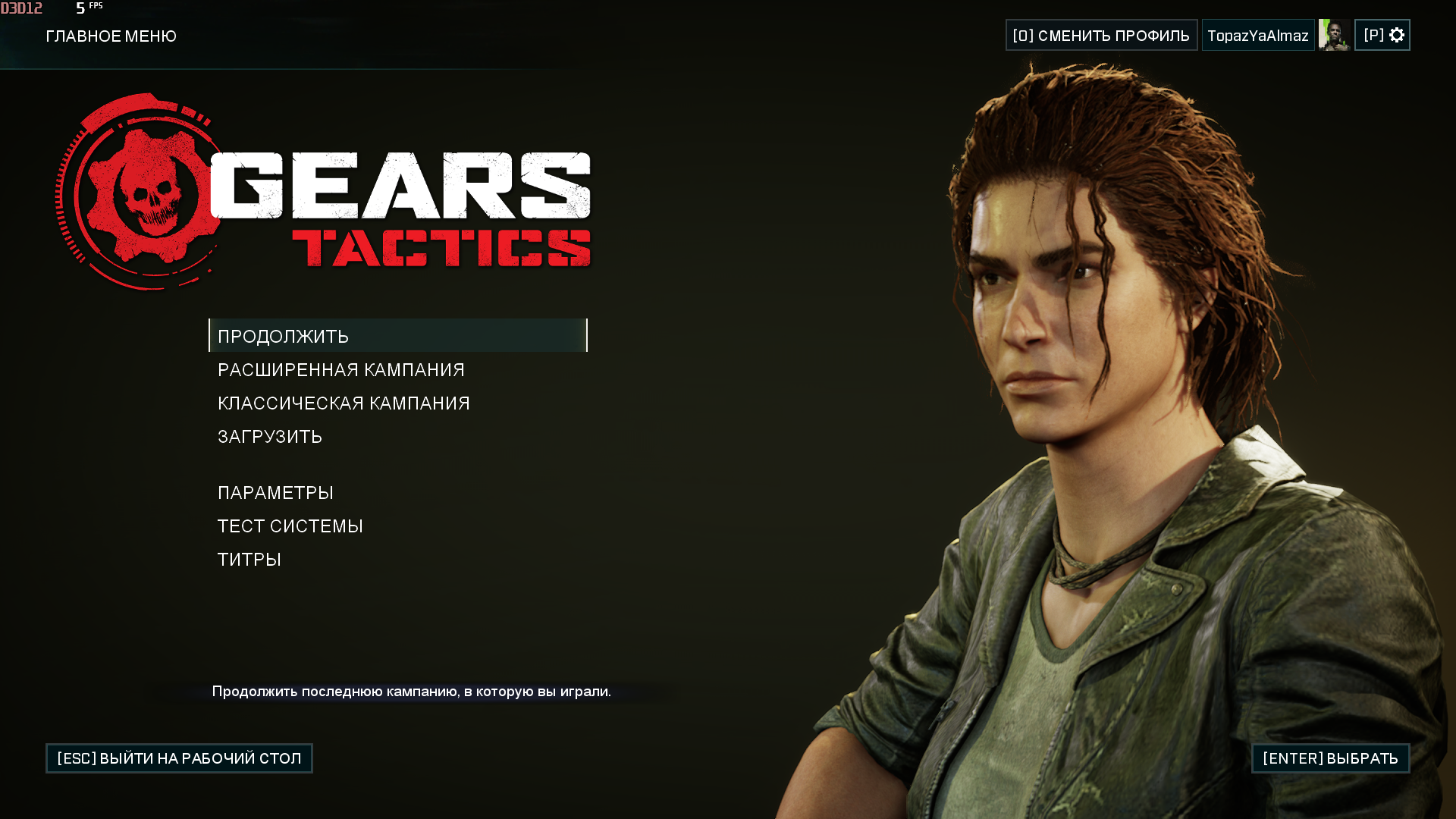Screen dimensions: 1456x819
Task: Open the profile avatar picture
Action: (1334, 36)
